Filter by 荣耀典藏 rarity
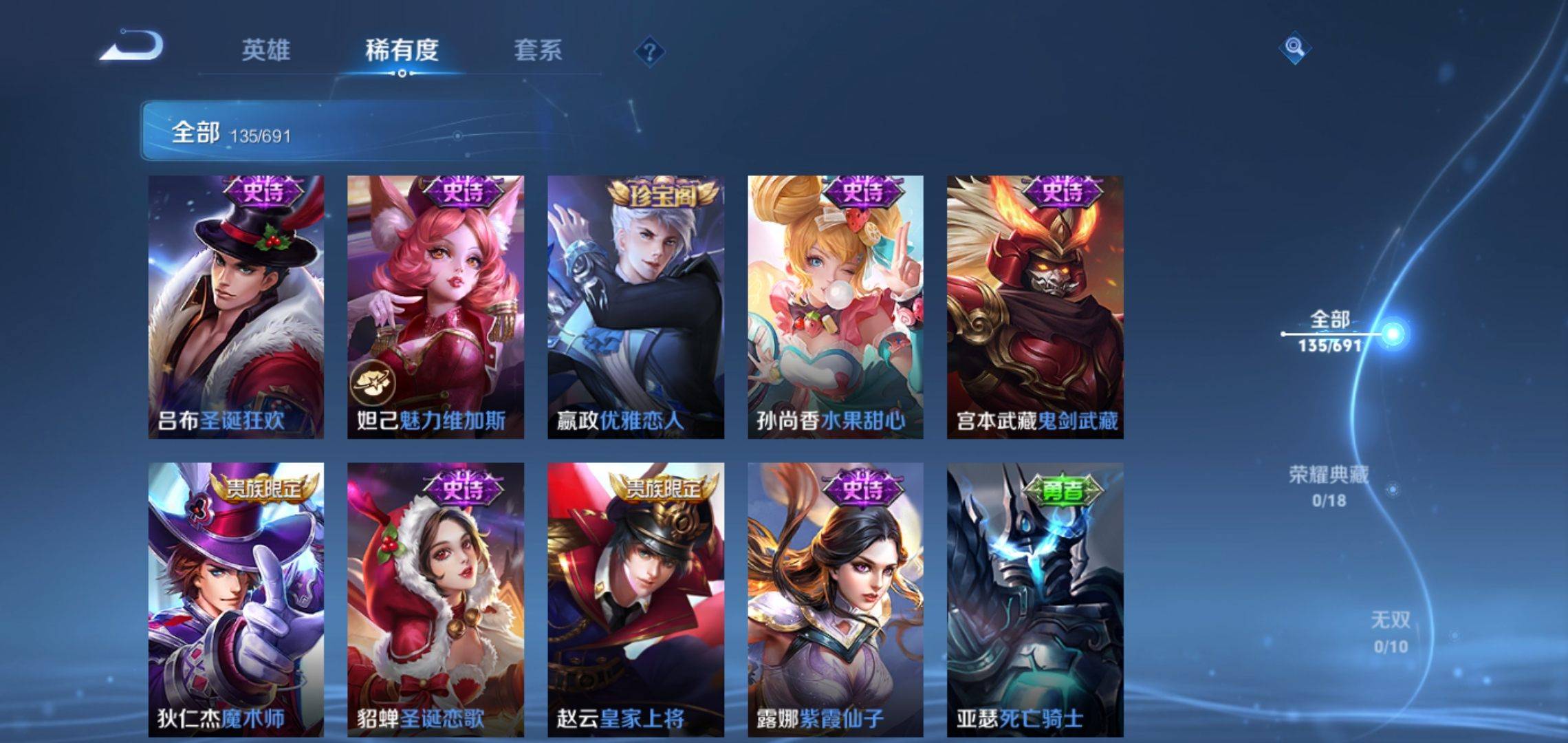This screenshot has height=743, width=1568. [x=1329, y=486]
